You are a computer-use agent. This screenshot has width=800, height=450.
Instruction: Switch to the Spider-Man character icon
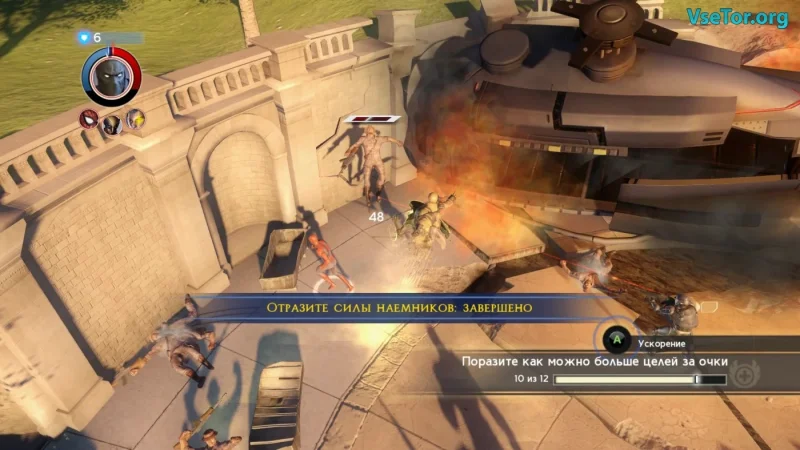click(x=89, y=119)
